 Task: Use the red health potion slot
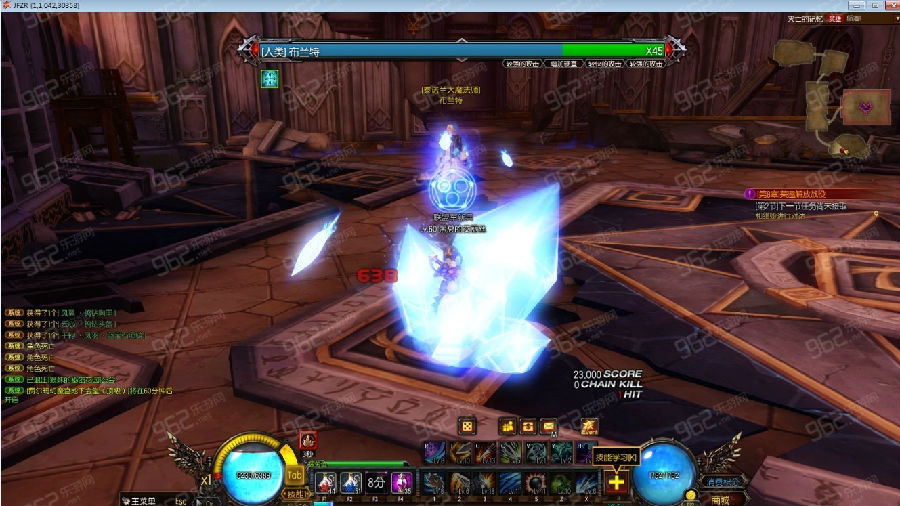pyautogui.click(x=326, y=482)
